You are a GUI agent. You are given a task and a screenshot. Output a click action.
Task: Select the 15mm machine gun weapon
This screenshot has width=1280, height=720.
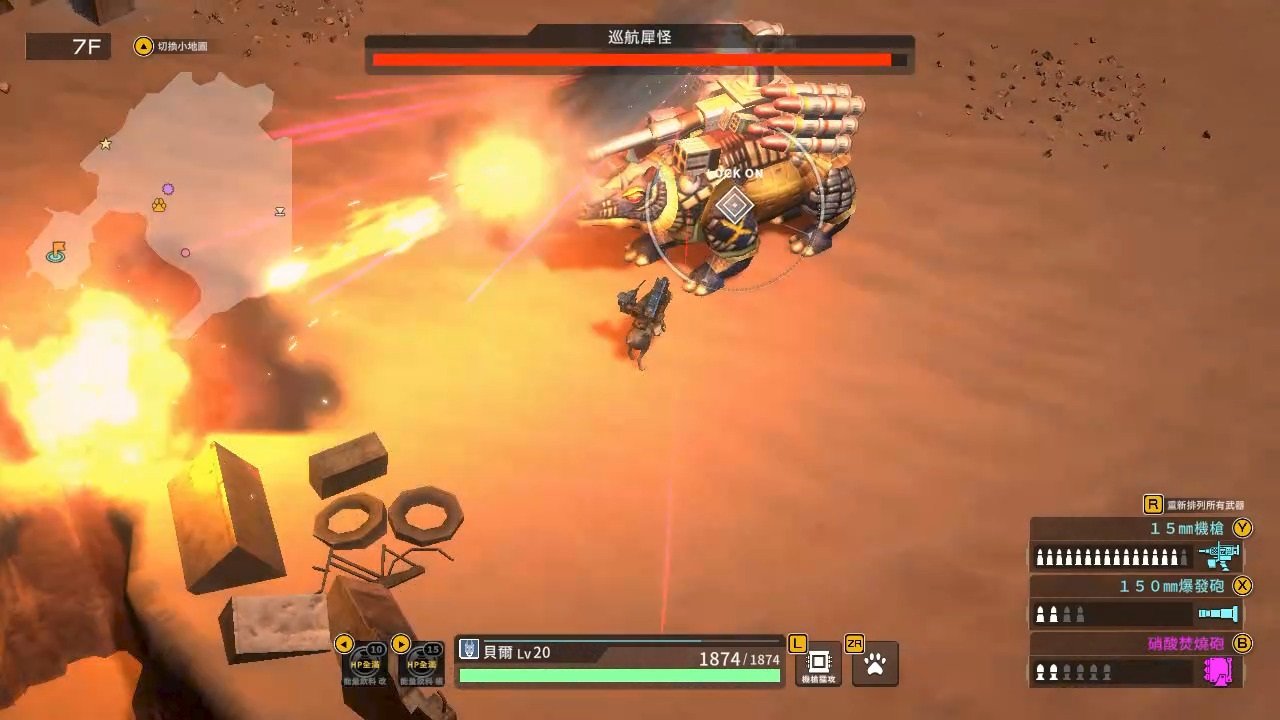[x=1135, y=545]
